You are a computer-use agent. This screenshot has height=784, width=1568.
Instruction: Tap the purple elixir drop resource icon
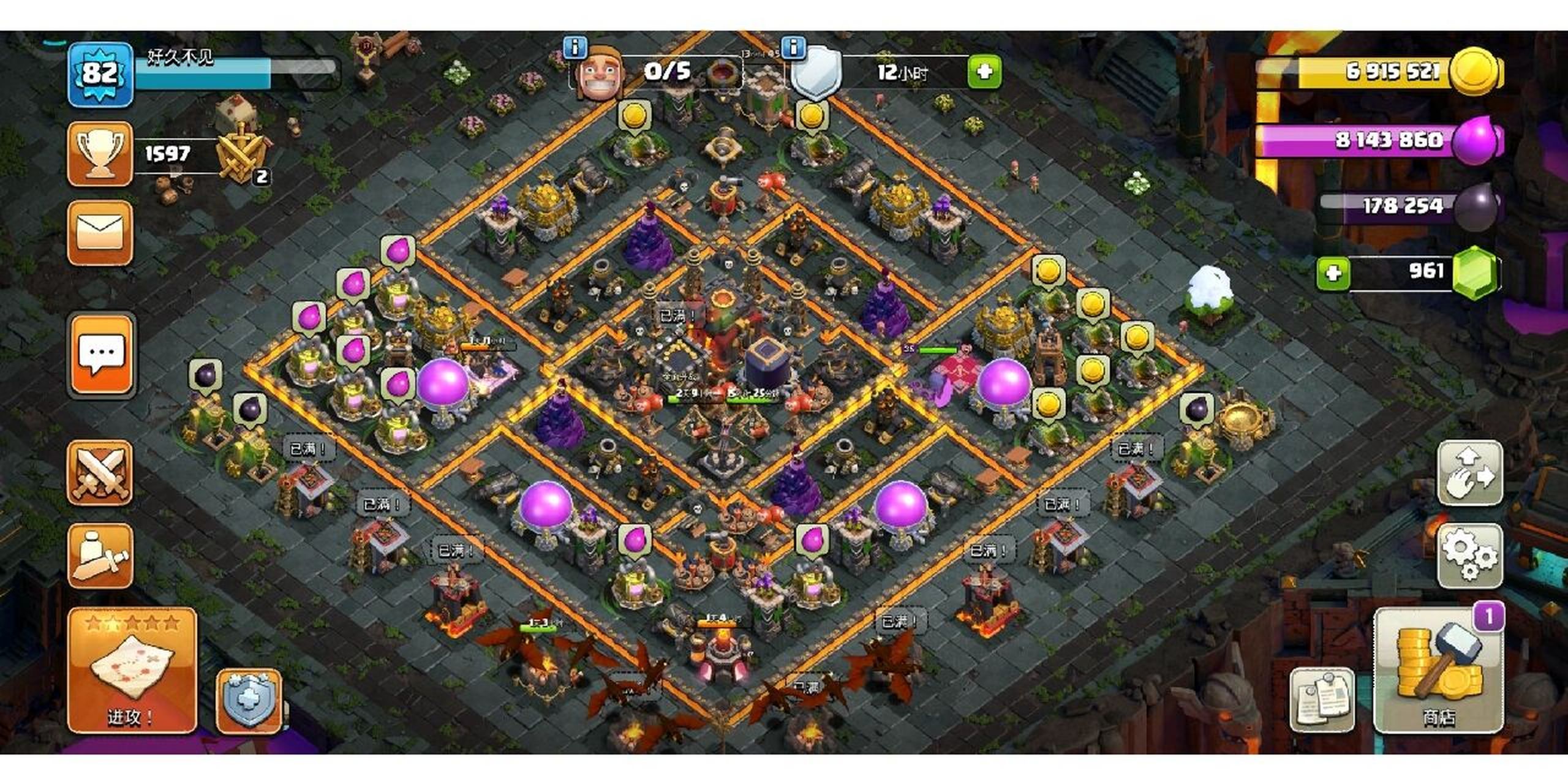coord(1477,140)
